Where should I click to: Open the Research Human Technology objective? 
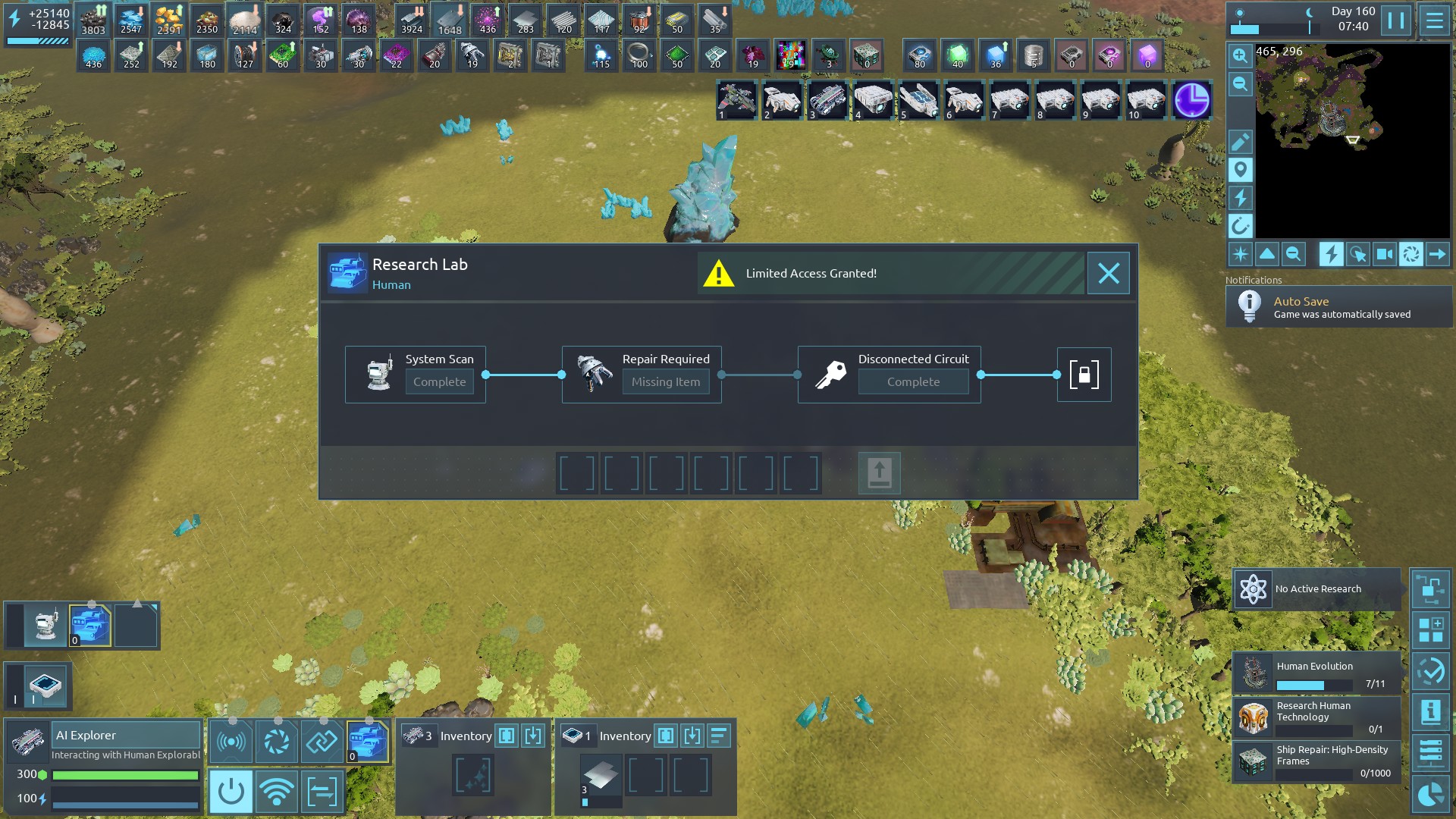(1316, 717)
